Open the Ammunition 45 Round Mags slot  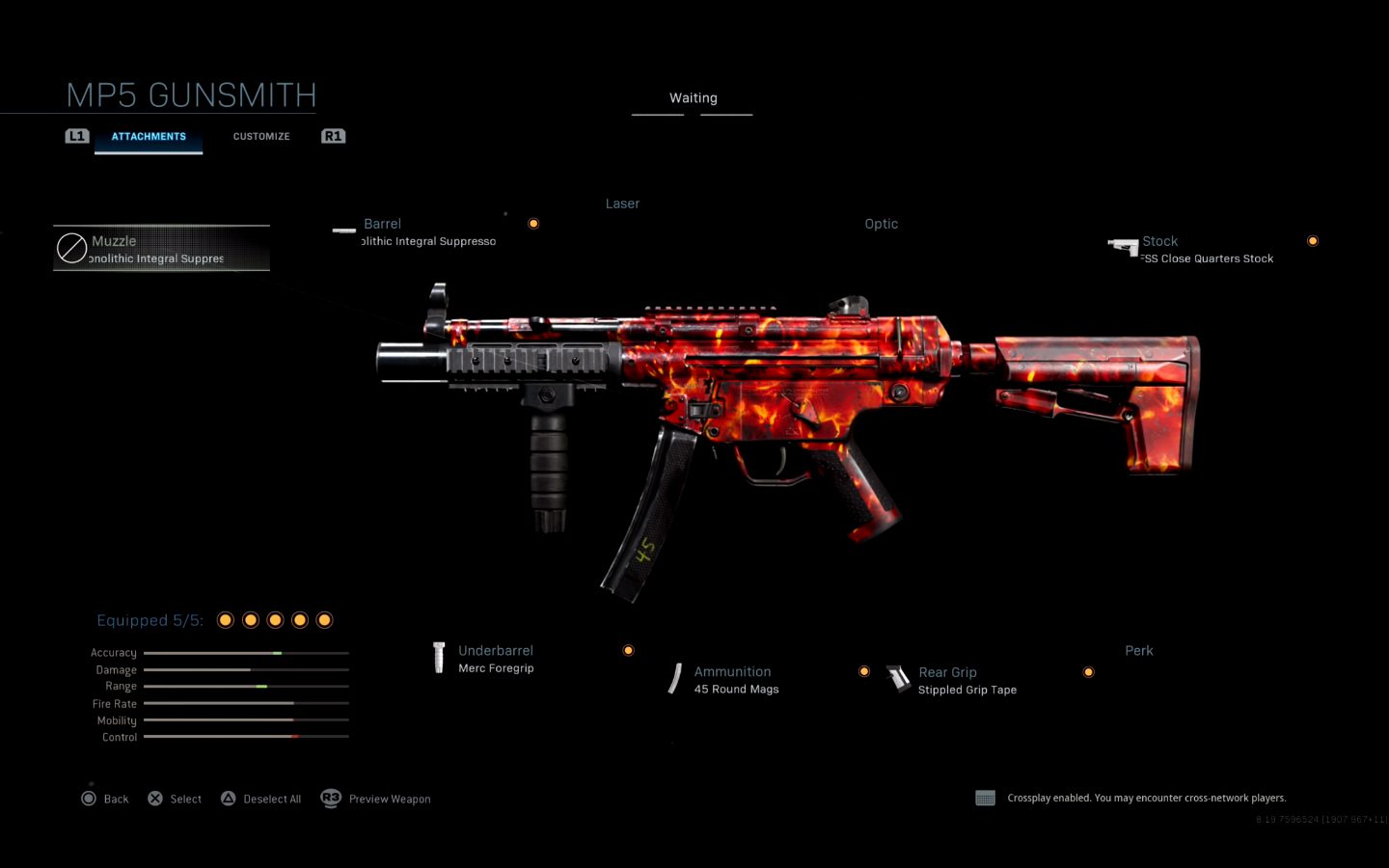click(x=735, y=680)
